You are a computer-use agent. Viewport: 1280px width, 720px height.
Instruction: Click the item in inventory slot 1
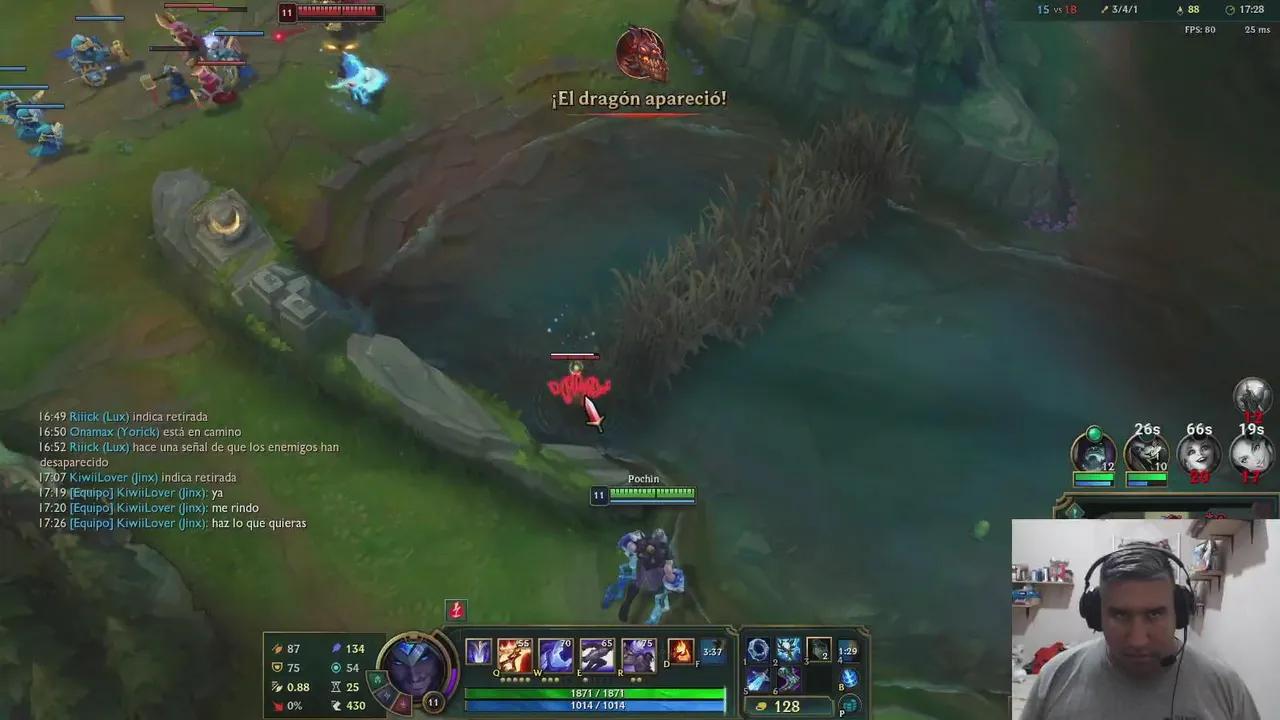pyautogui.click(x=760, y=649)
